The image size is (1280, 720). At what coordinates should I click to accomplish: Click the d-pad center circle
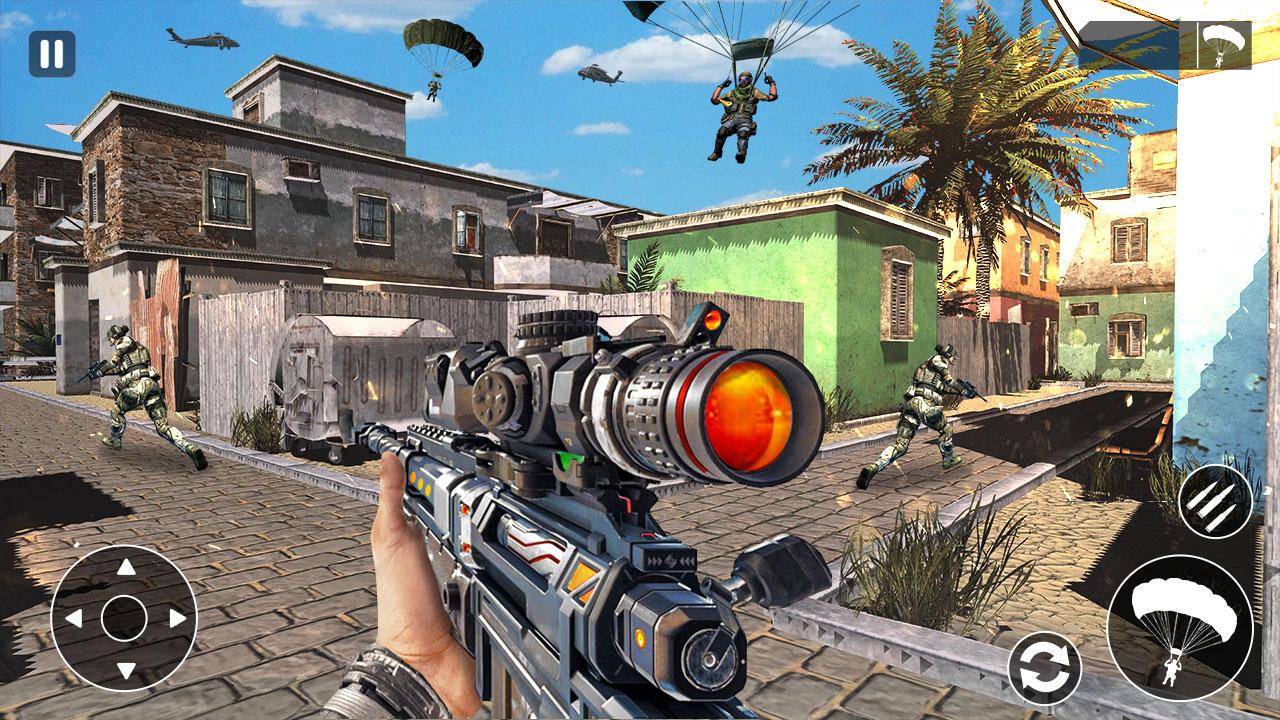pyautogui.click(x=125, y=618)
